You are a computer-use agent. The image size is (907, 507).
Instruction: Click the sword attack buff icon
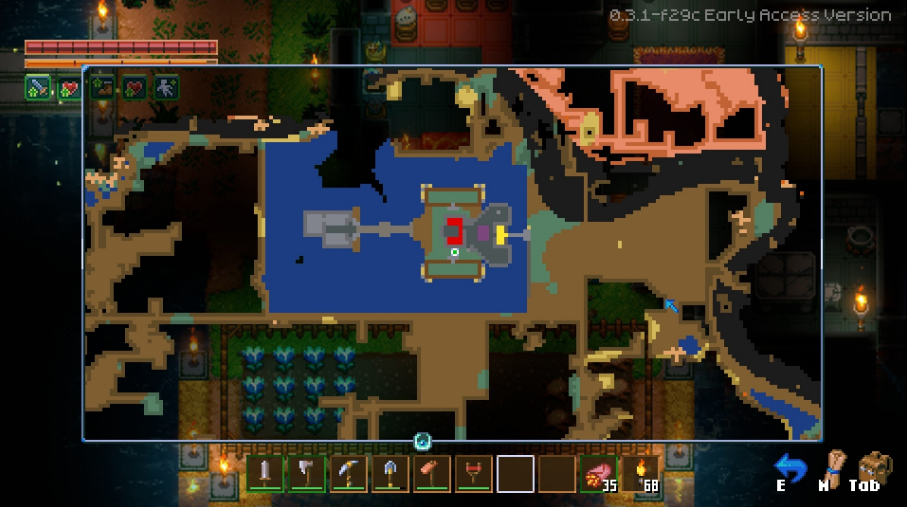click(38, 88)
